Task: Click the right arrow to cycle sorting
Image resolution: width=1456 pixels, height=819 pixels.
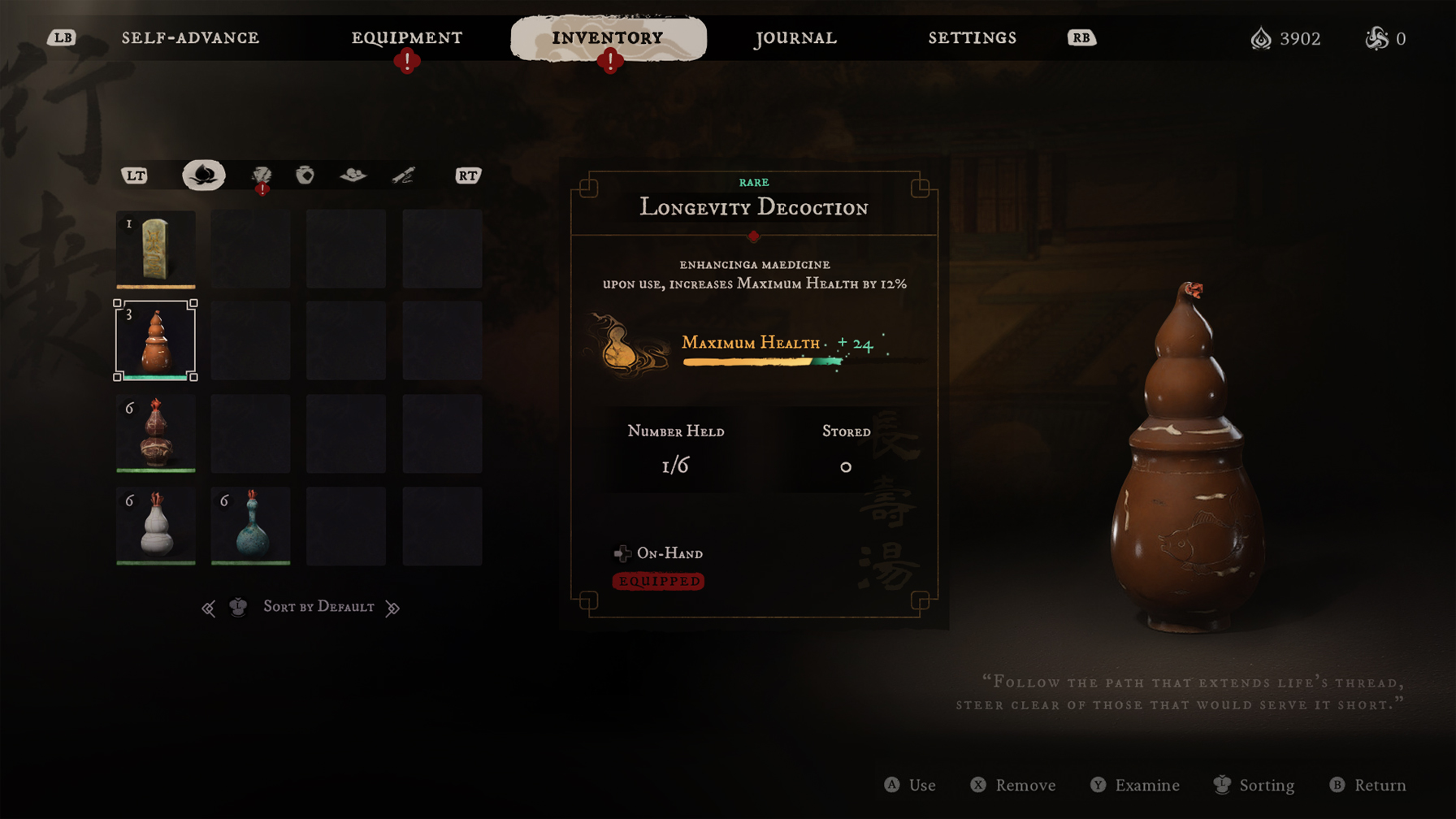Action: [x=393, y=607]
